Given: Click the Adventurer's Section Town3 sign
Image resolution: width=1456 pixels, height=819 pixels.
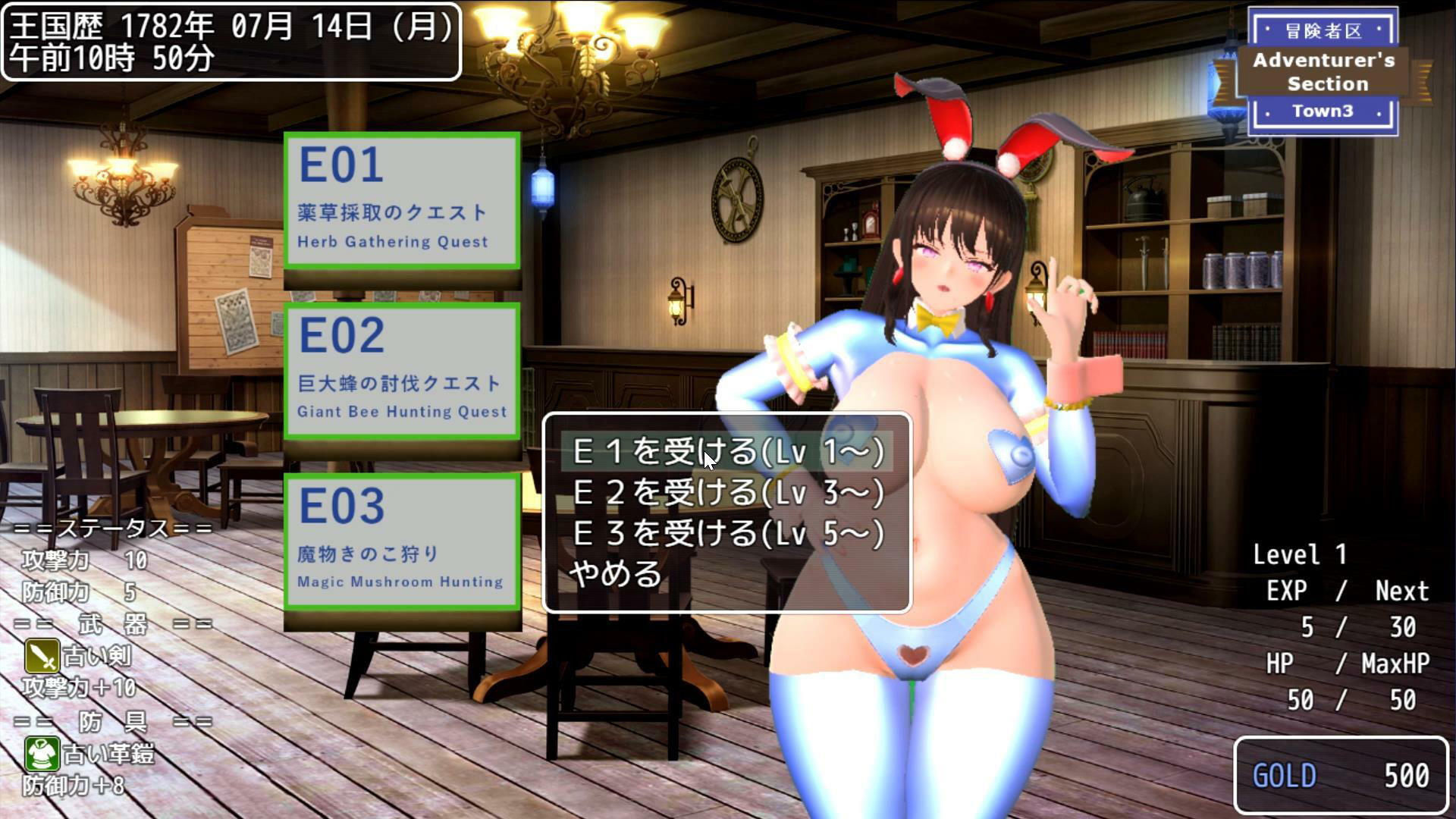Looking at the screenshot, I should click(x=1323, y=72).
